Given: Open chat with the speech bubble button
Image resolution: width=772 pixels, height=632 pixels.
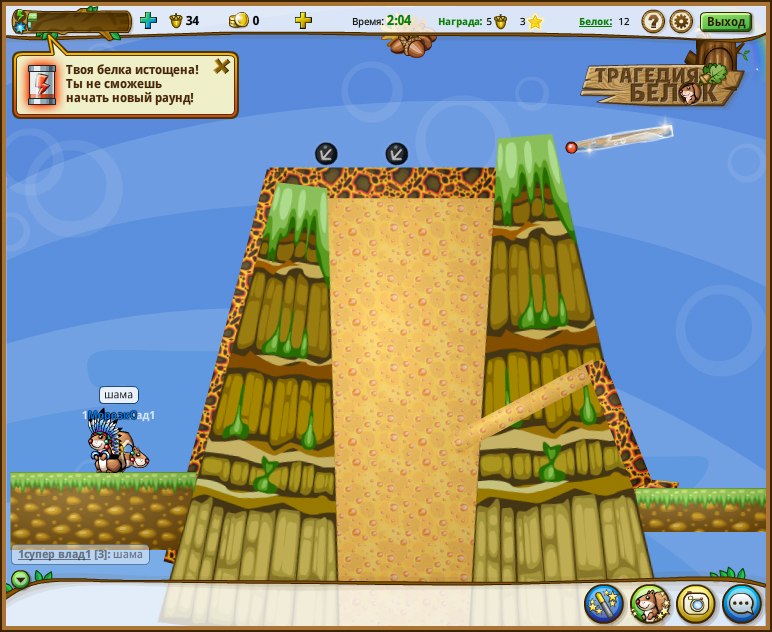Looking at the screenshot, I should [x=742, y=603].
